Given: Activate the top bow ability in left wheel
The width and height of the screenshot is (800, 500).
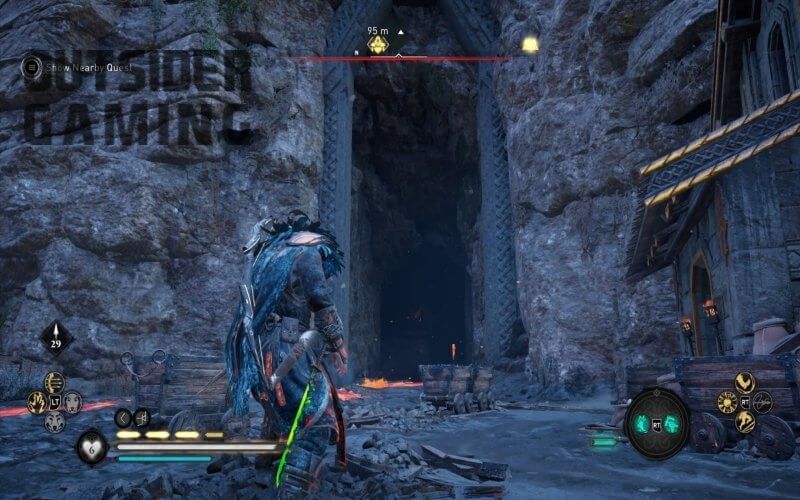Looking at the screenshot, I should 55,382.
